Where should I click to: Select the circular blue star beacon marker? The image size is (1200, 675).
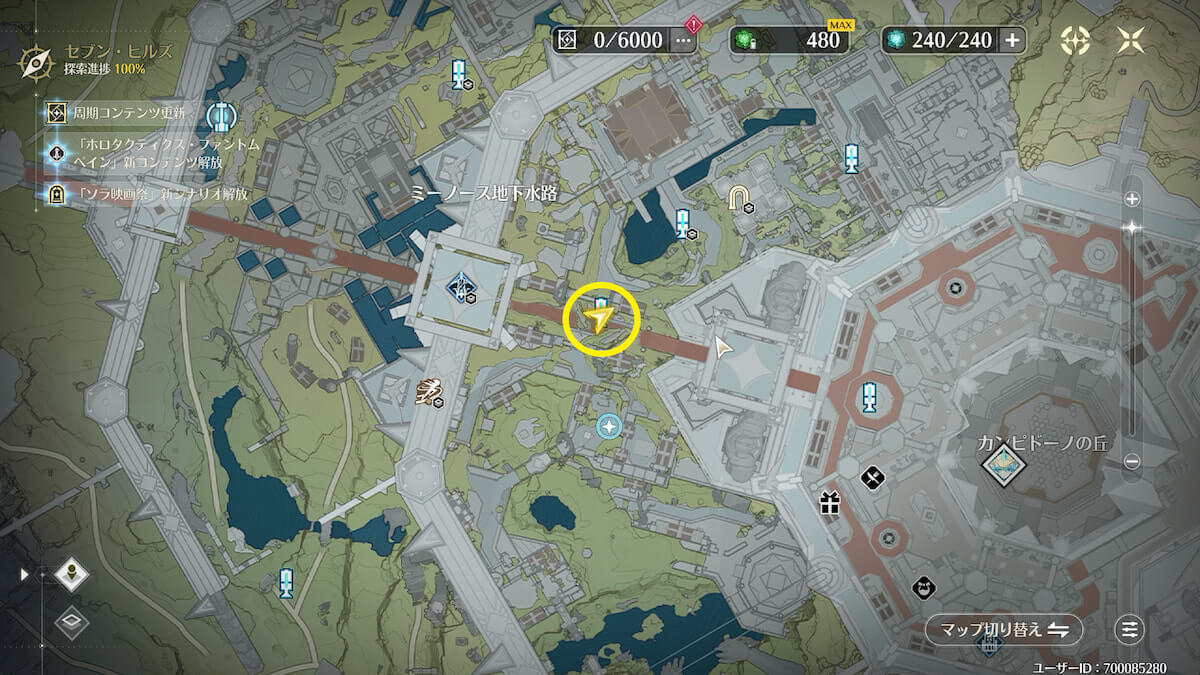click(x=608, y=427)
